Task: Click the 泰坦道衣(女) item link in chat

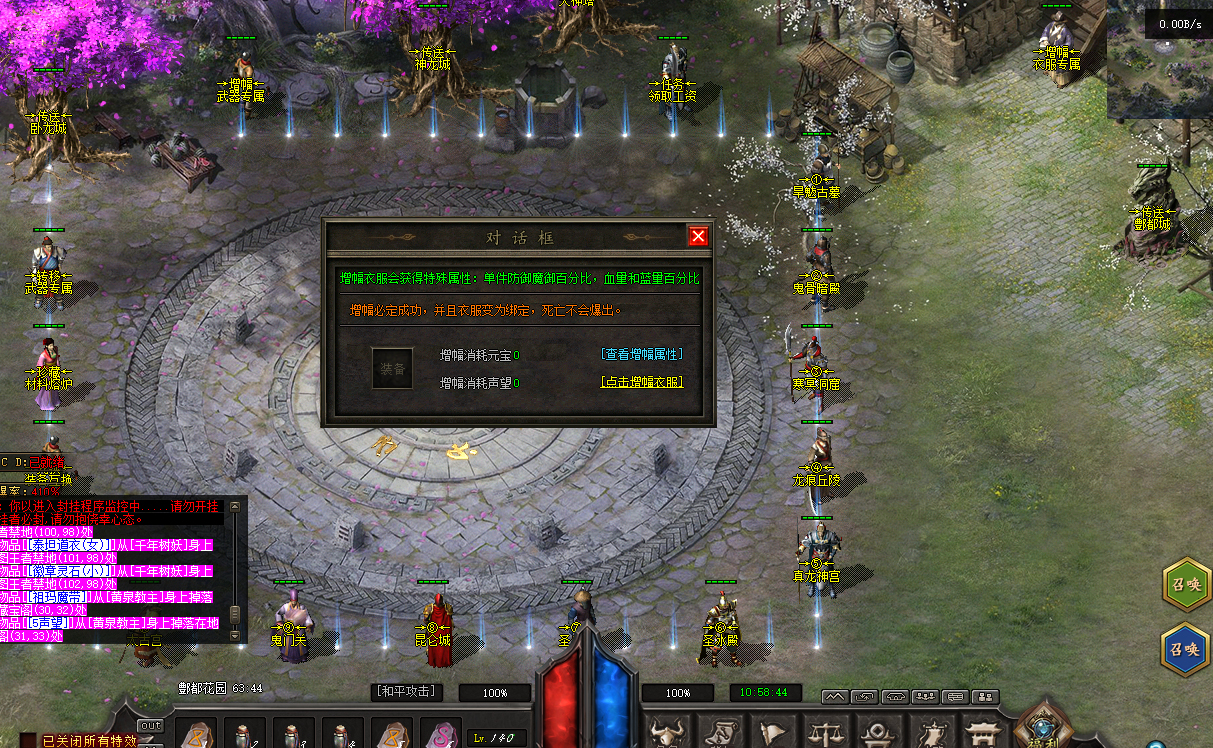Action: (68, 545)
